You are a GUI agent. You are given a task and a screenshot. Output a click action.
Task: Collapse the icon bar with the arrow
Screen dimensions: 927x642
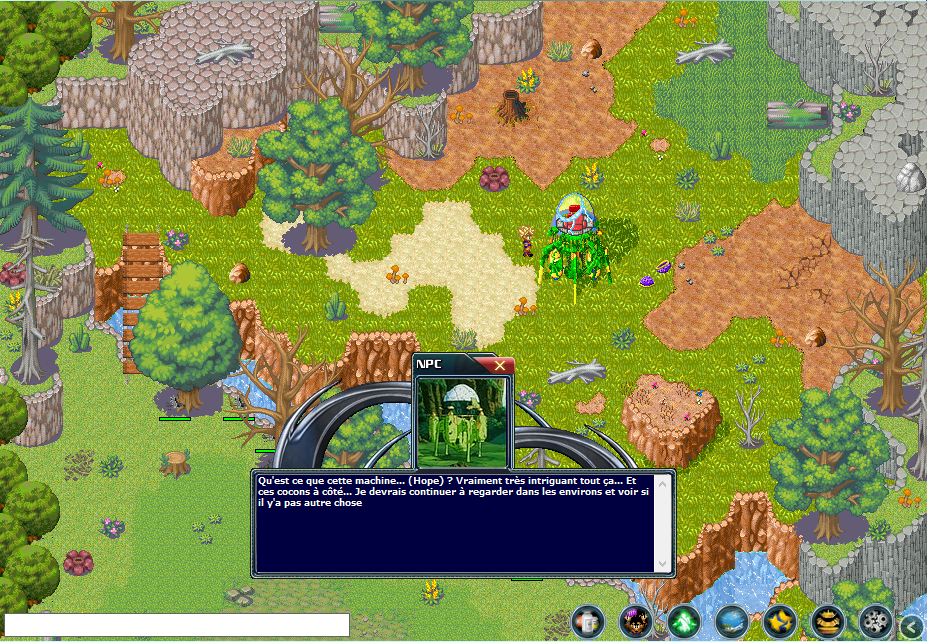[912, 625]
